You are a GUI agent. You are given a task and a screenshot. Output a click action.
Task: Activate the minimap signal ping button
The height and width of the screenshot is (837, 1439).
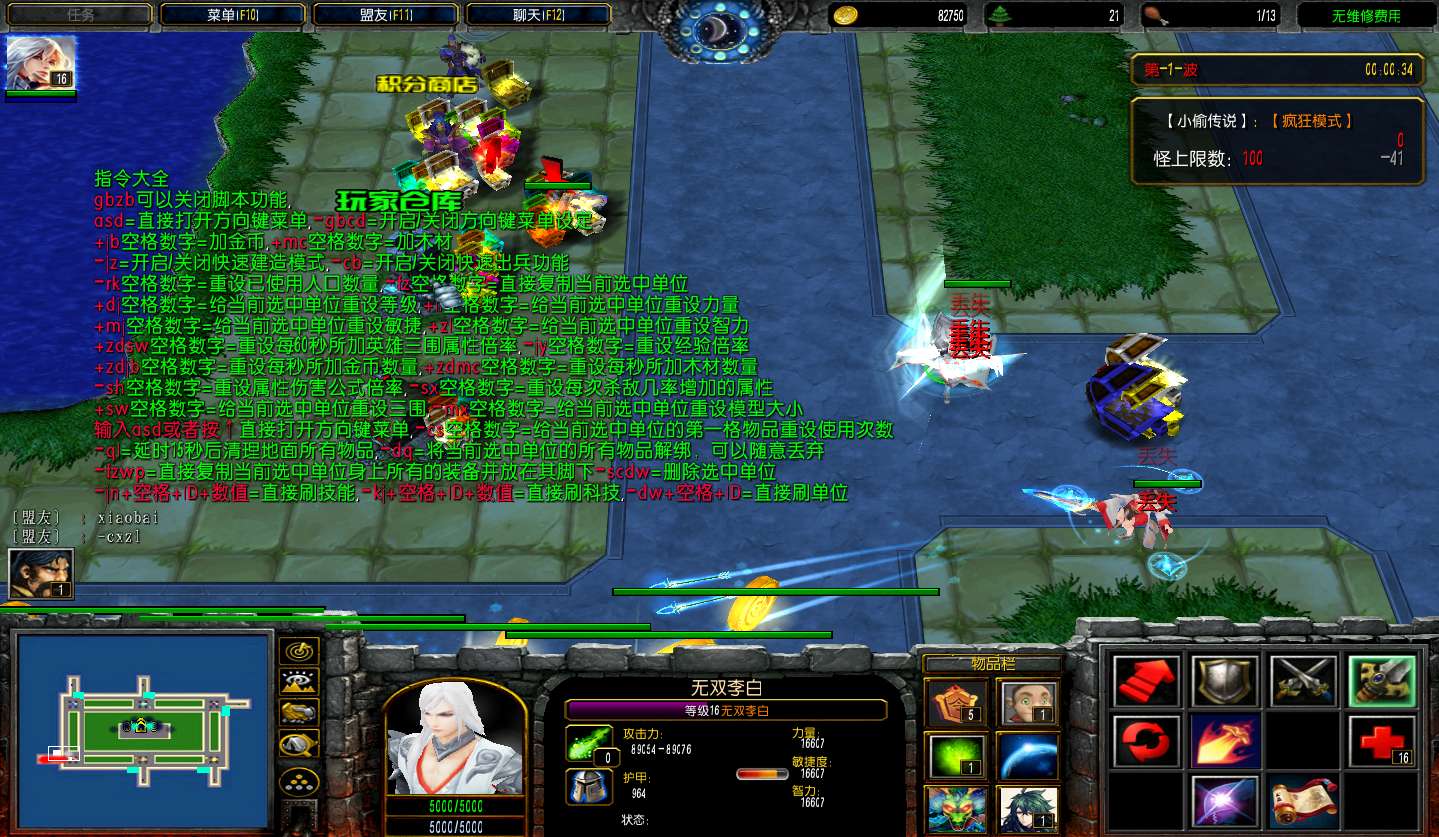click(298, 651)
